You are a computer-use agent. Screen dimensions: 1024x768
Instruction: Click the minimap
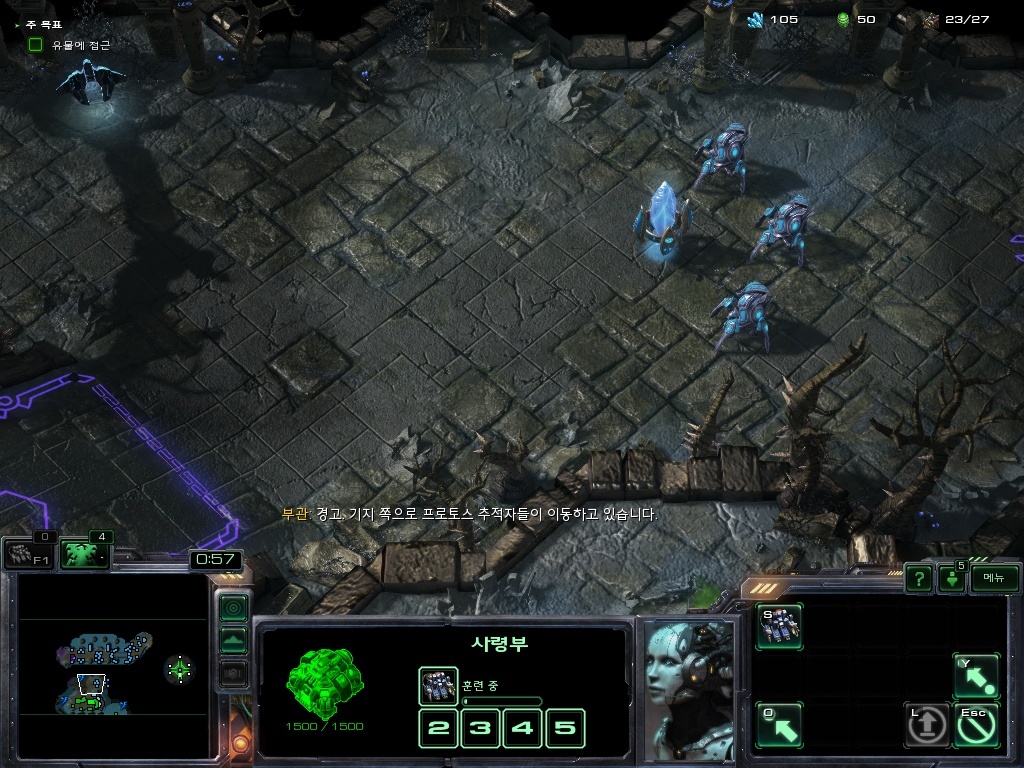[x=113, y=665]
